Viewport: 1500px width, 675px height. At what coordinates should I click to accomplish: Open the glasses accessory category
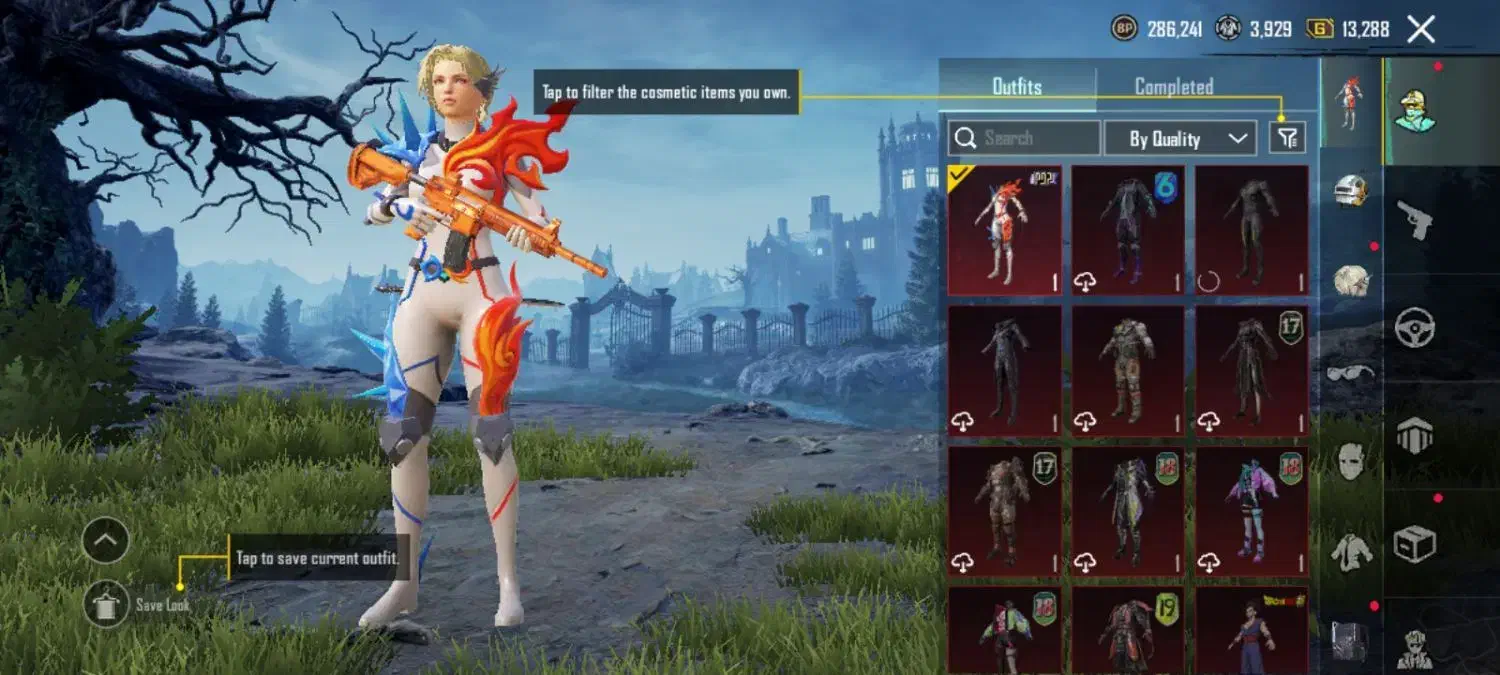click(1351, 373)
